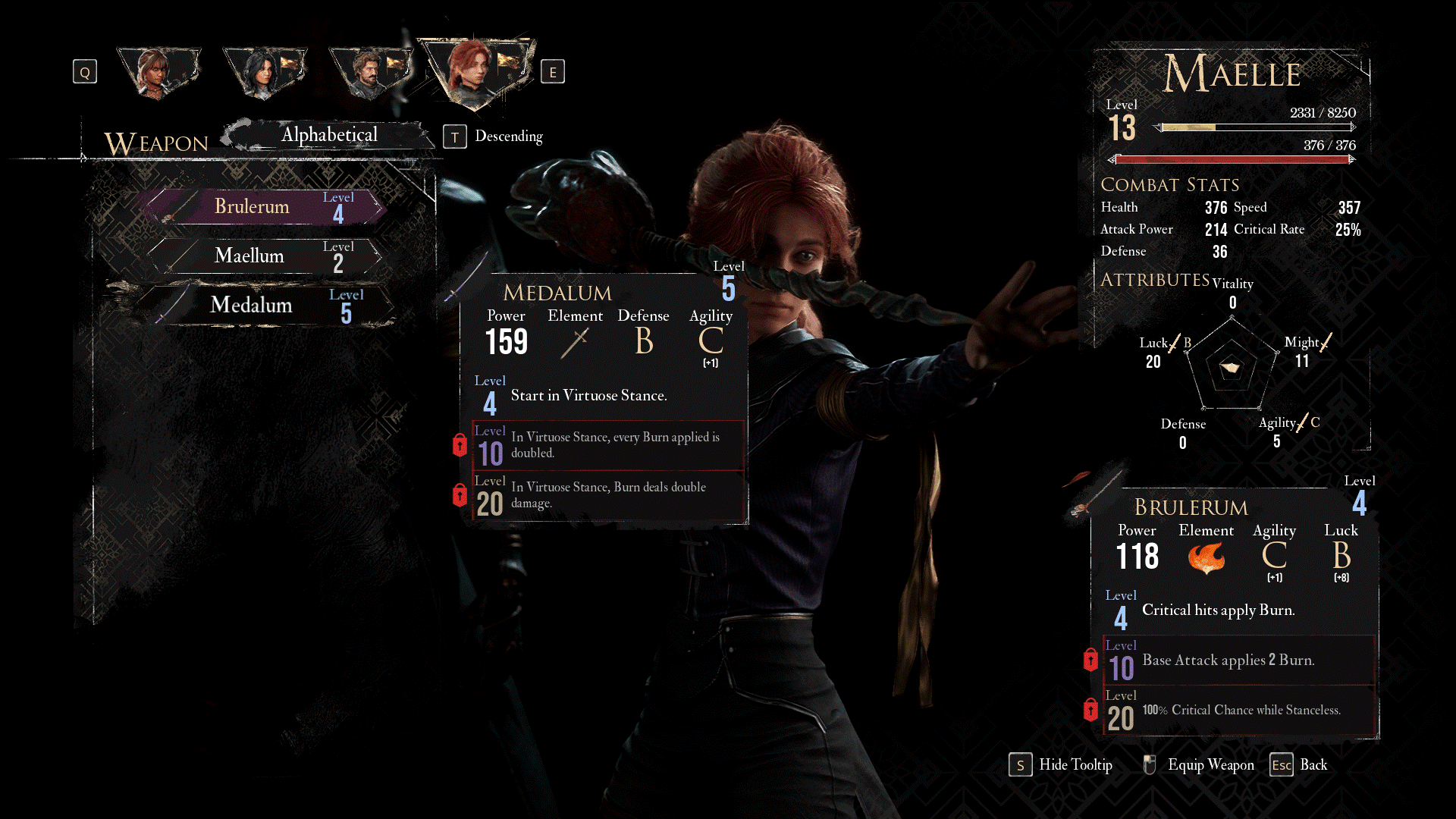1456x819 pixels.
Task: Hide Tooltip using the bottom option
Action: click(x=1062, y=765)
